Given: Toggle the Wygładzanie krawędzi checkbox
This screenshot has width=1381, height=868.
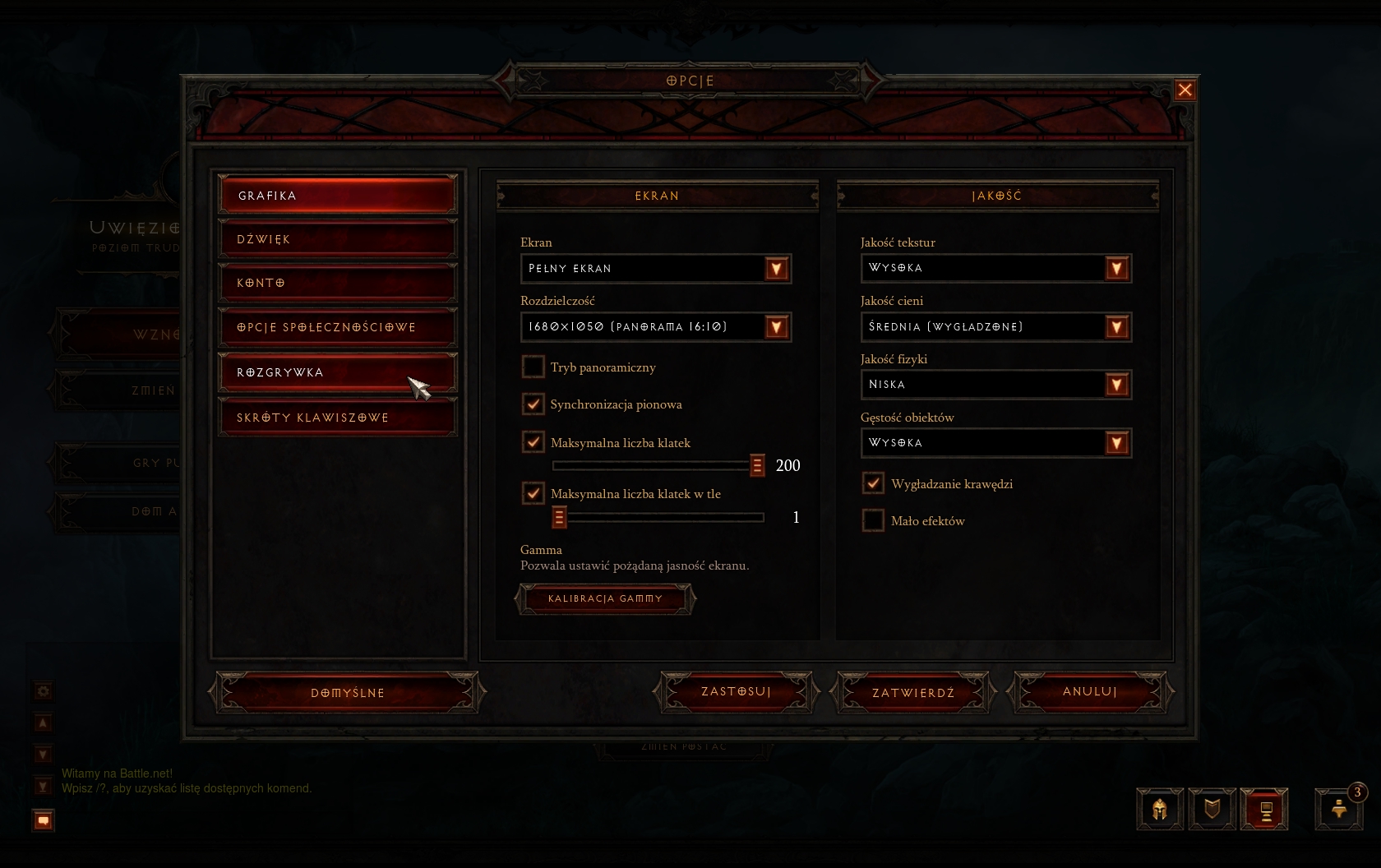Looking at the screenshot, I should pyautogui.click(x=873, y=483).
